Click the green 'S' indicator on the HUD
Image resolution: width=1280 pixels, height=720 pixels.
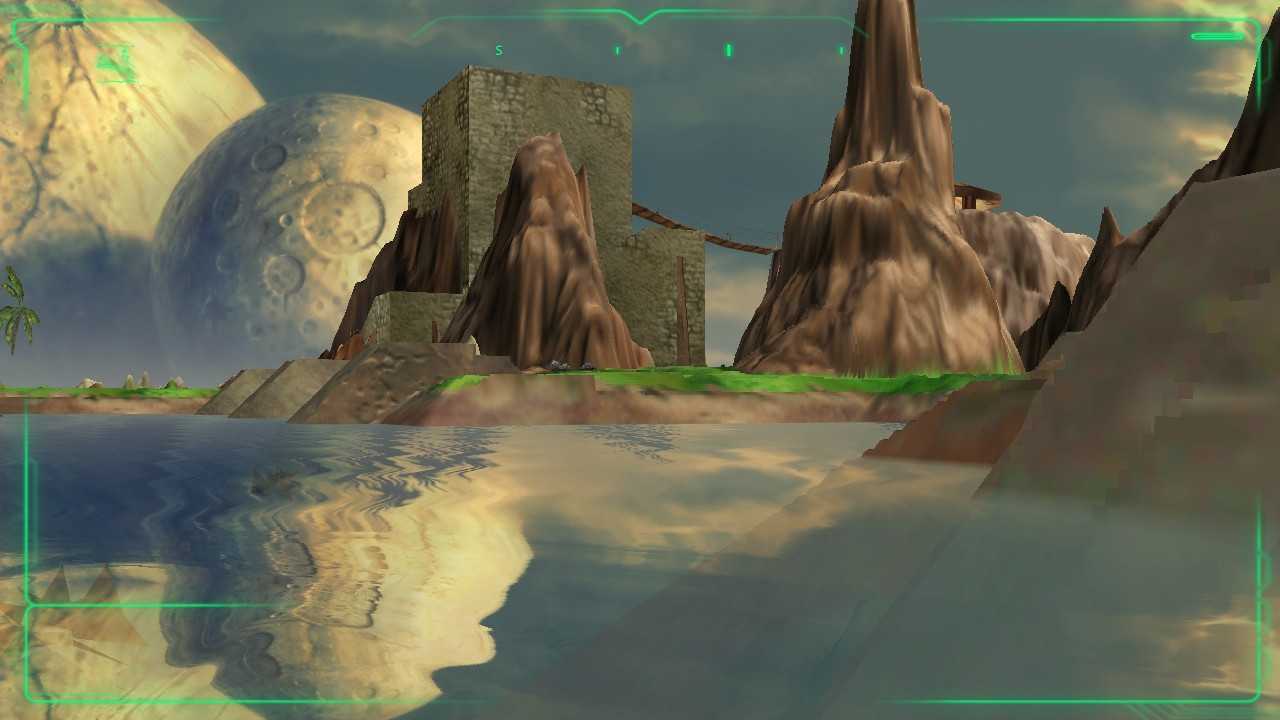[x=498, y=48]
